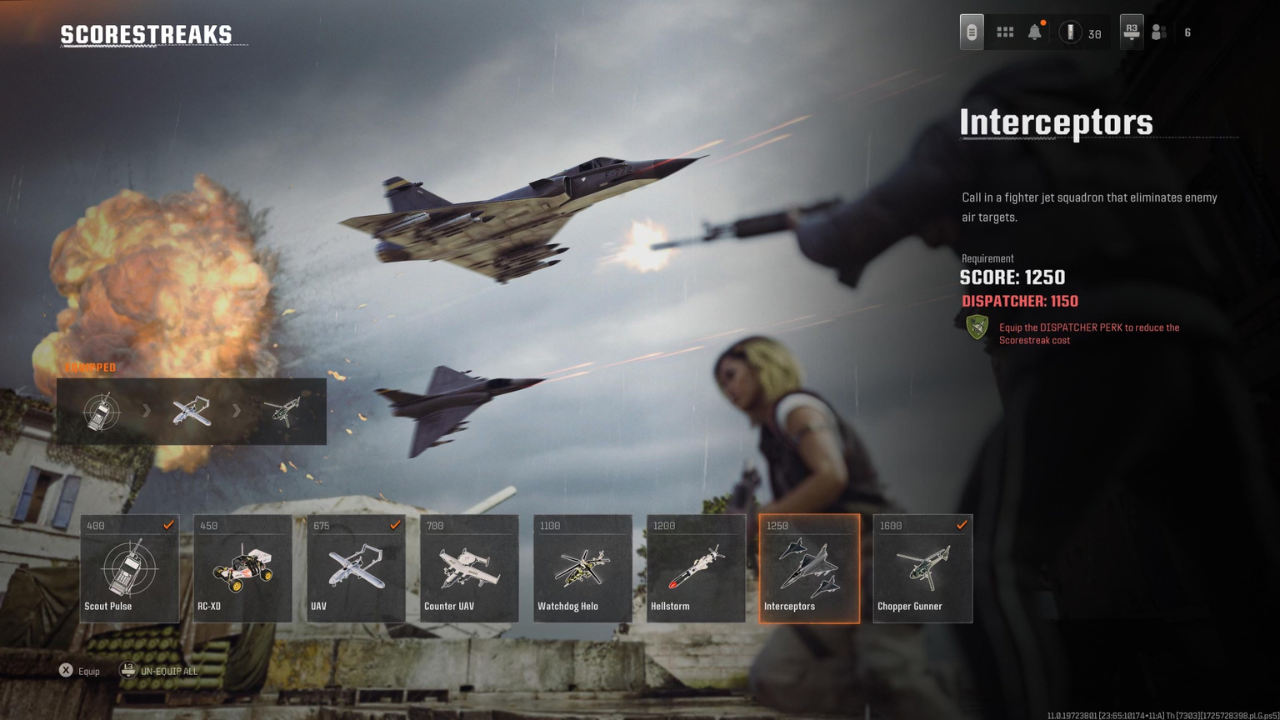The width and height of the screenshot is (1280, 720).
Task: Select the Watchdog Helo scorestreak
Action: (582, 568)
